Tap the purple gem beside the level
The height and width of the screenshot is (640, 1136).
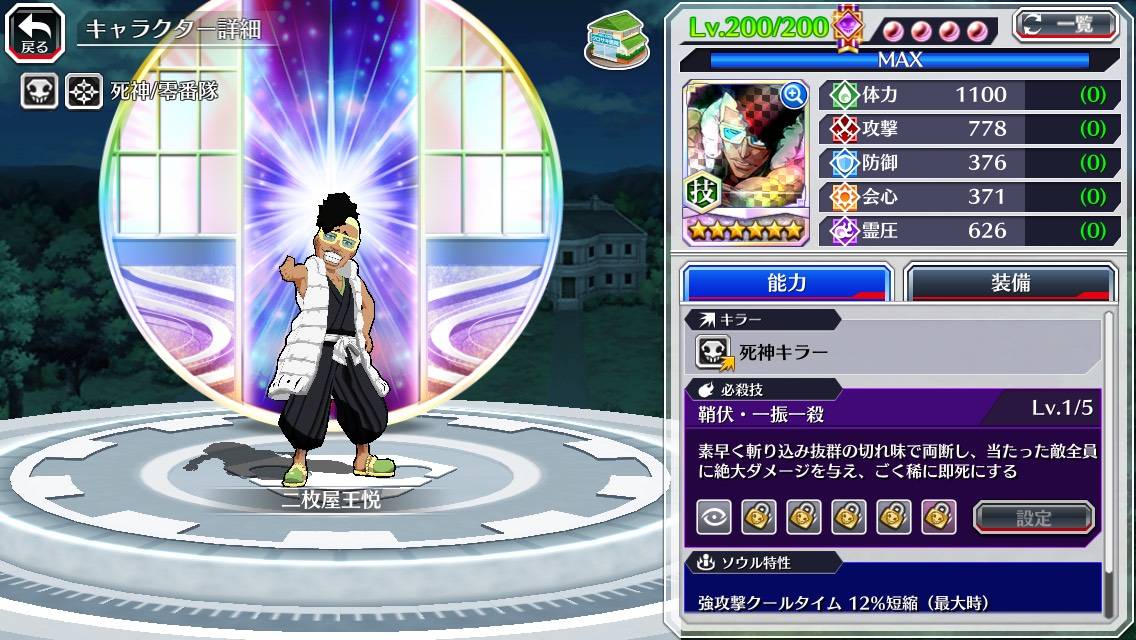[x=848, y=26]
